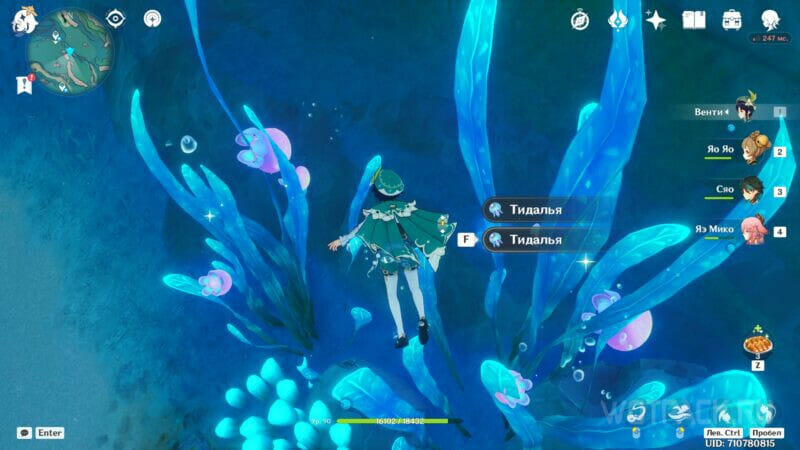This screenshot has width=800, height=450.
Task: Switch to party member Яэ Мико
Action: [x=752, y=230]
